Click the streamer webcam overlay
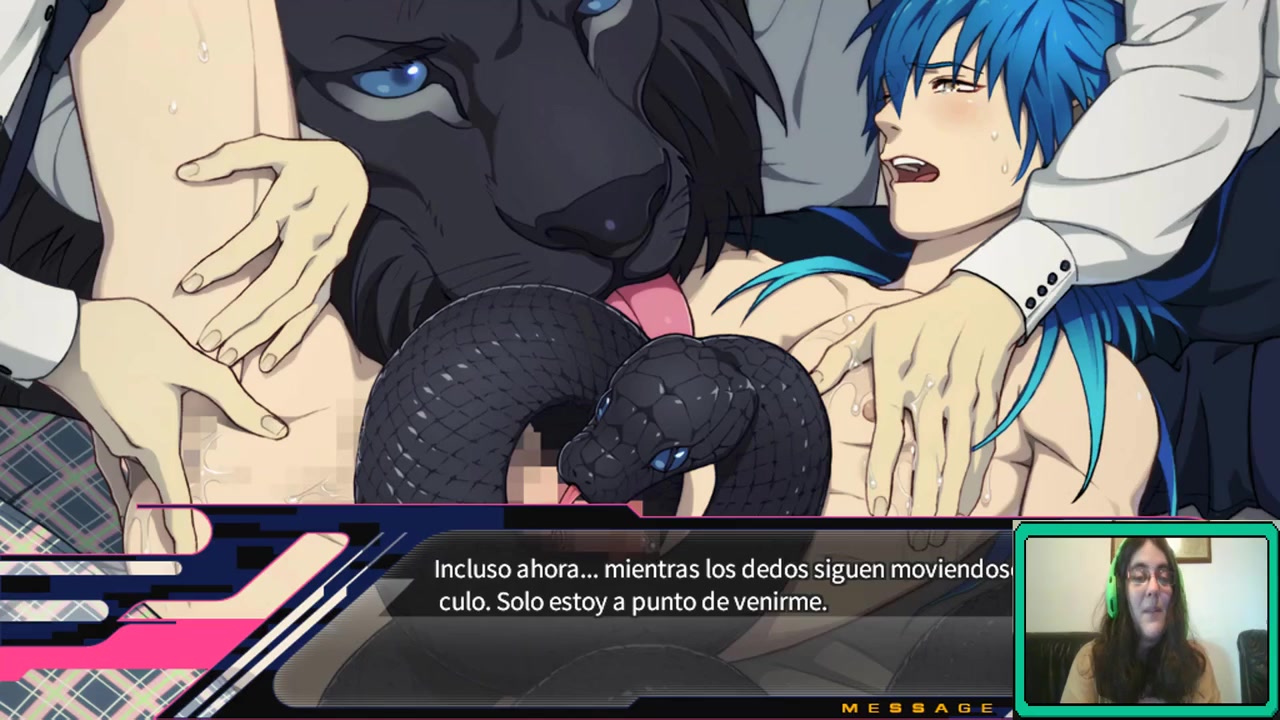This screenshot has height=720, width=1280. [1145, 618]
